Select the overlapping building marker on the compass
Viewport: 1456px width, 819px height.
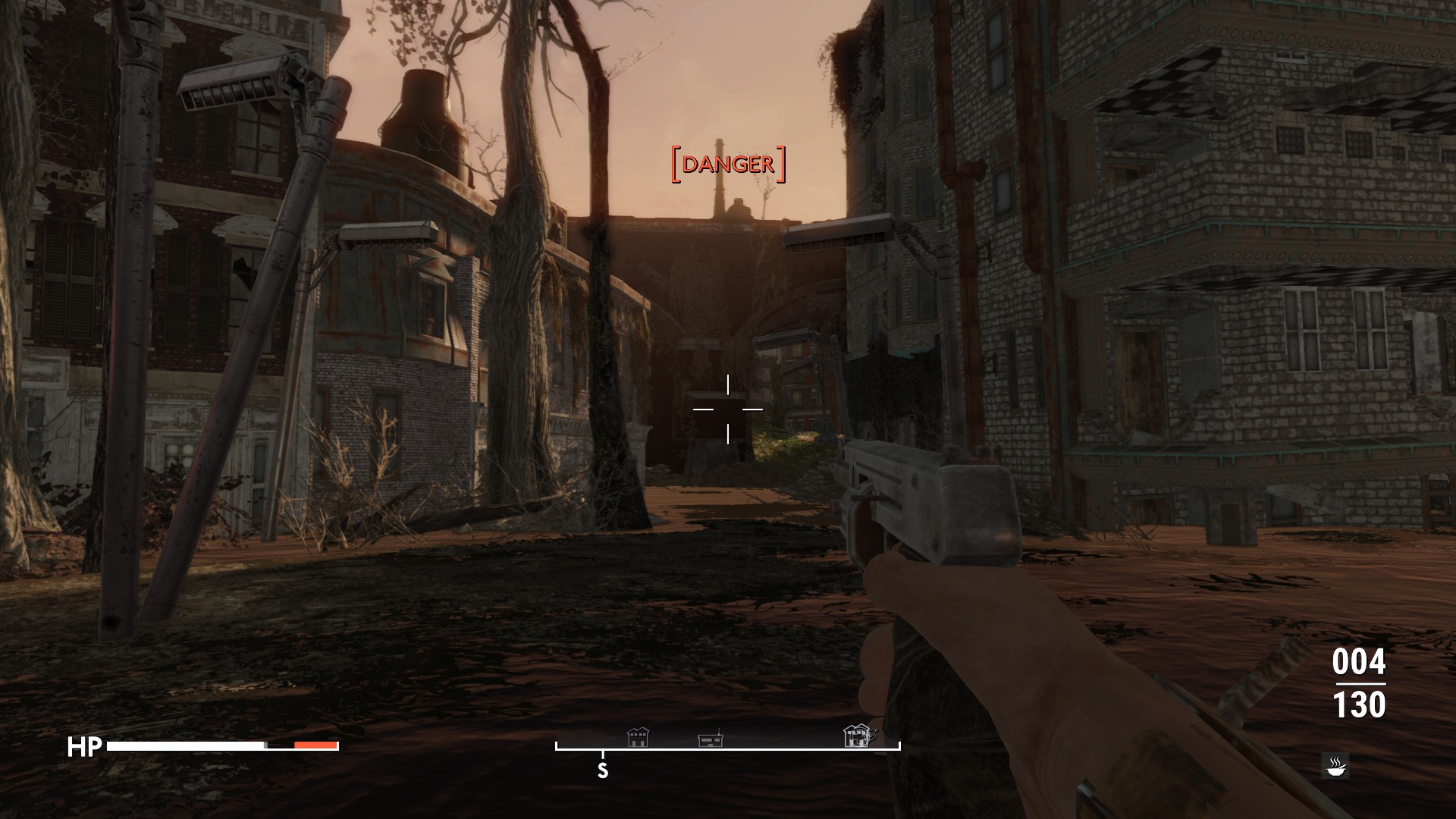pyautogui.click(x=858, y=736)
